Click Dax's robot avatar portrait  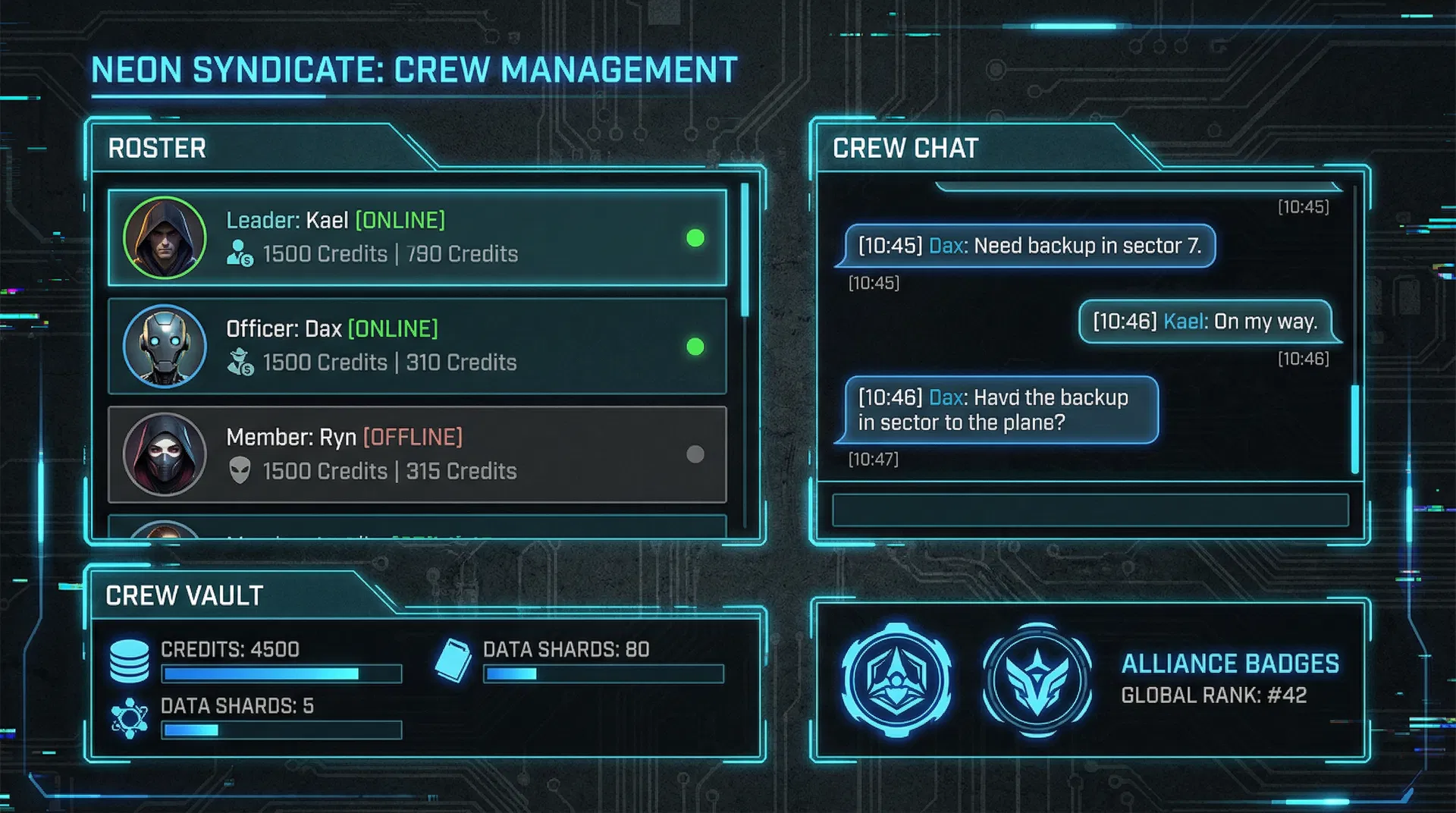pos(165,347)
